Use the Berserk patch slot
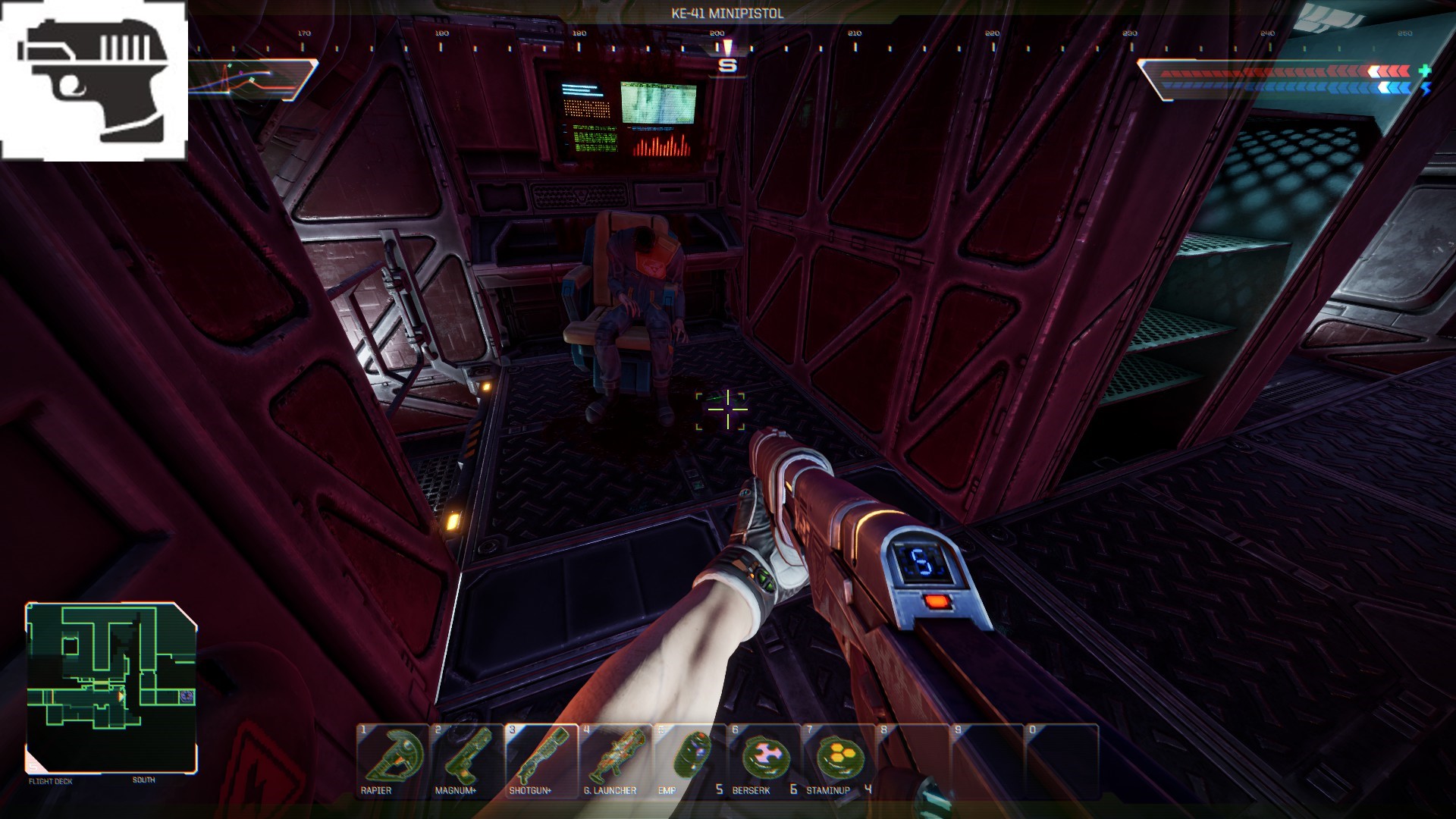The width and height of the screenshot is (1456, 819). click(x=764, y=760)
